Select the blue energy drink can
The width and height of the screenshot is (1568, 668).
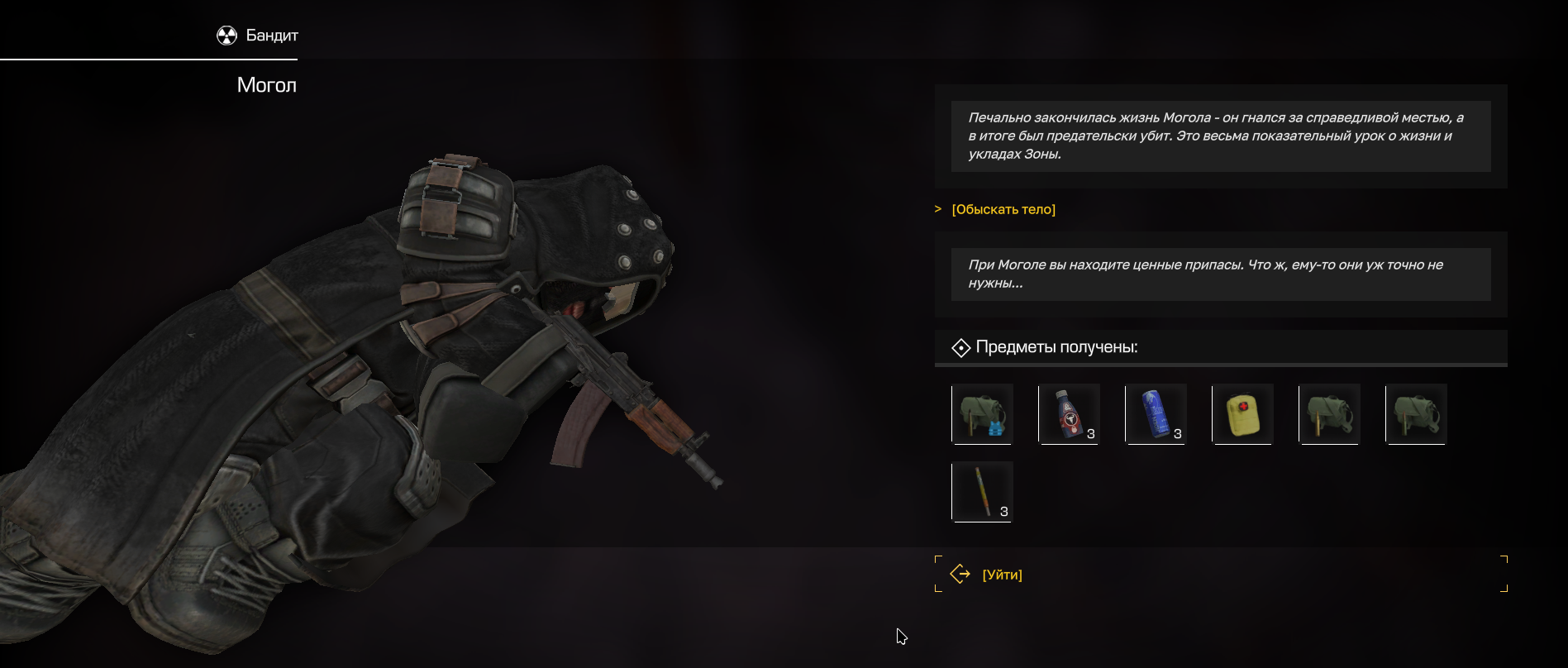(1156, 414)
